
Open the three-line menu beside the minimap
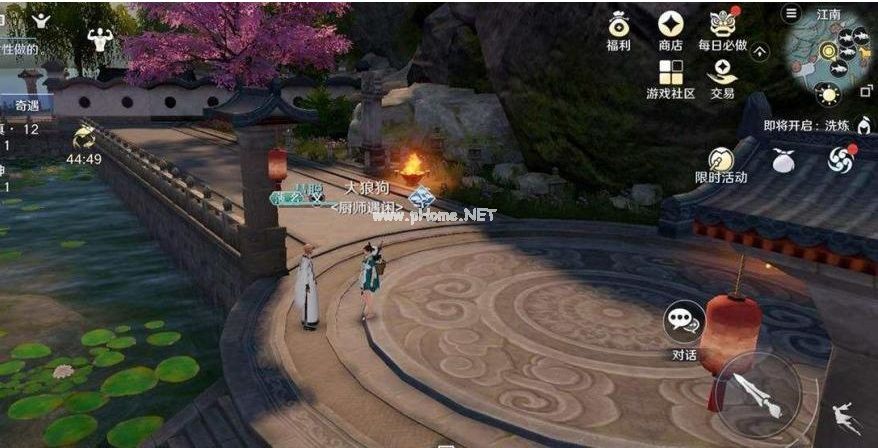(791, 13)
